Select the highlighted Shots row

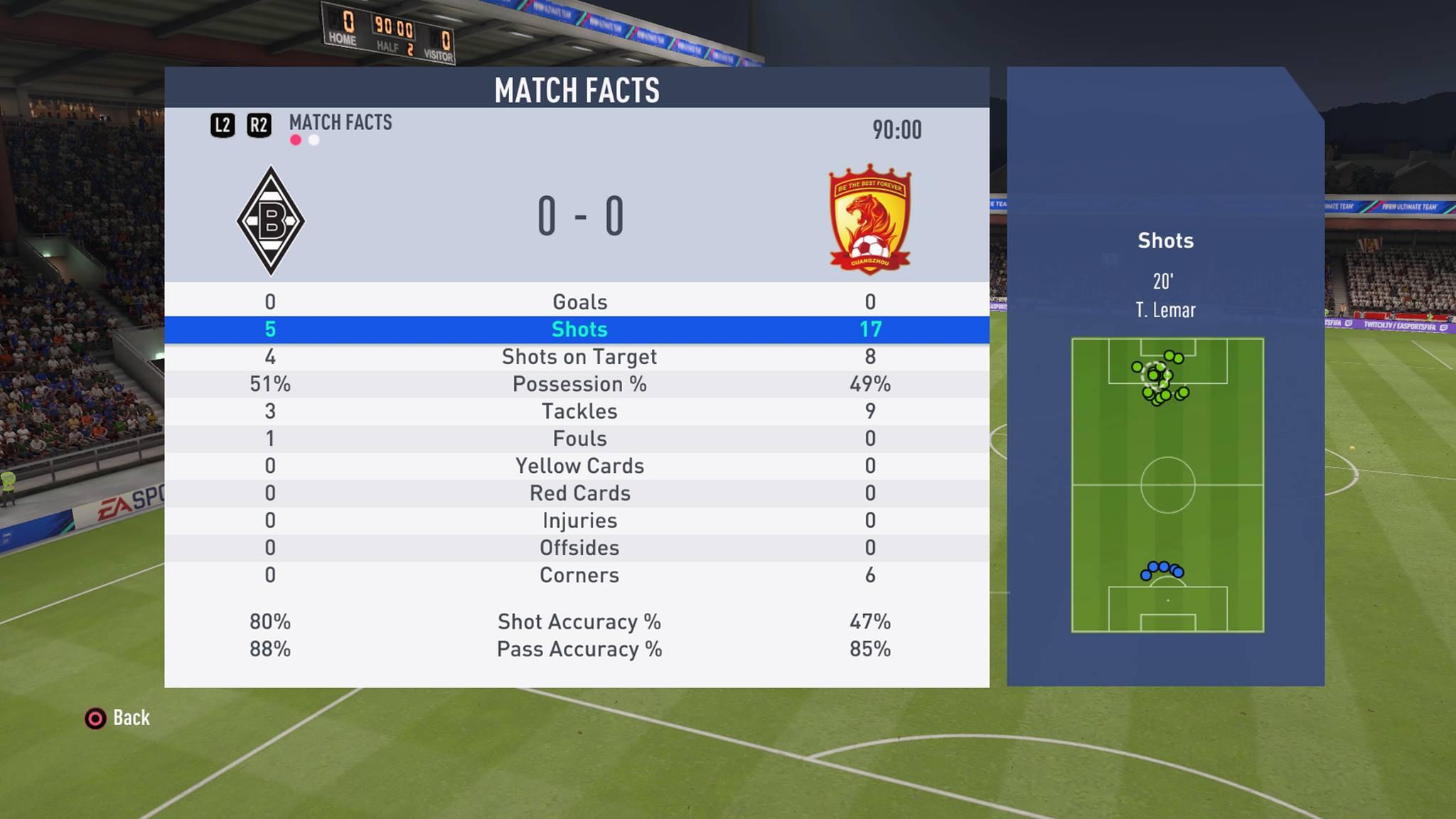[579, 330]
